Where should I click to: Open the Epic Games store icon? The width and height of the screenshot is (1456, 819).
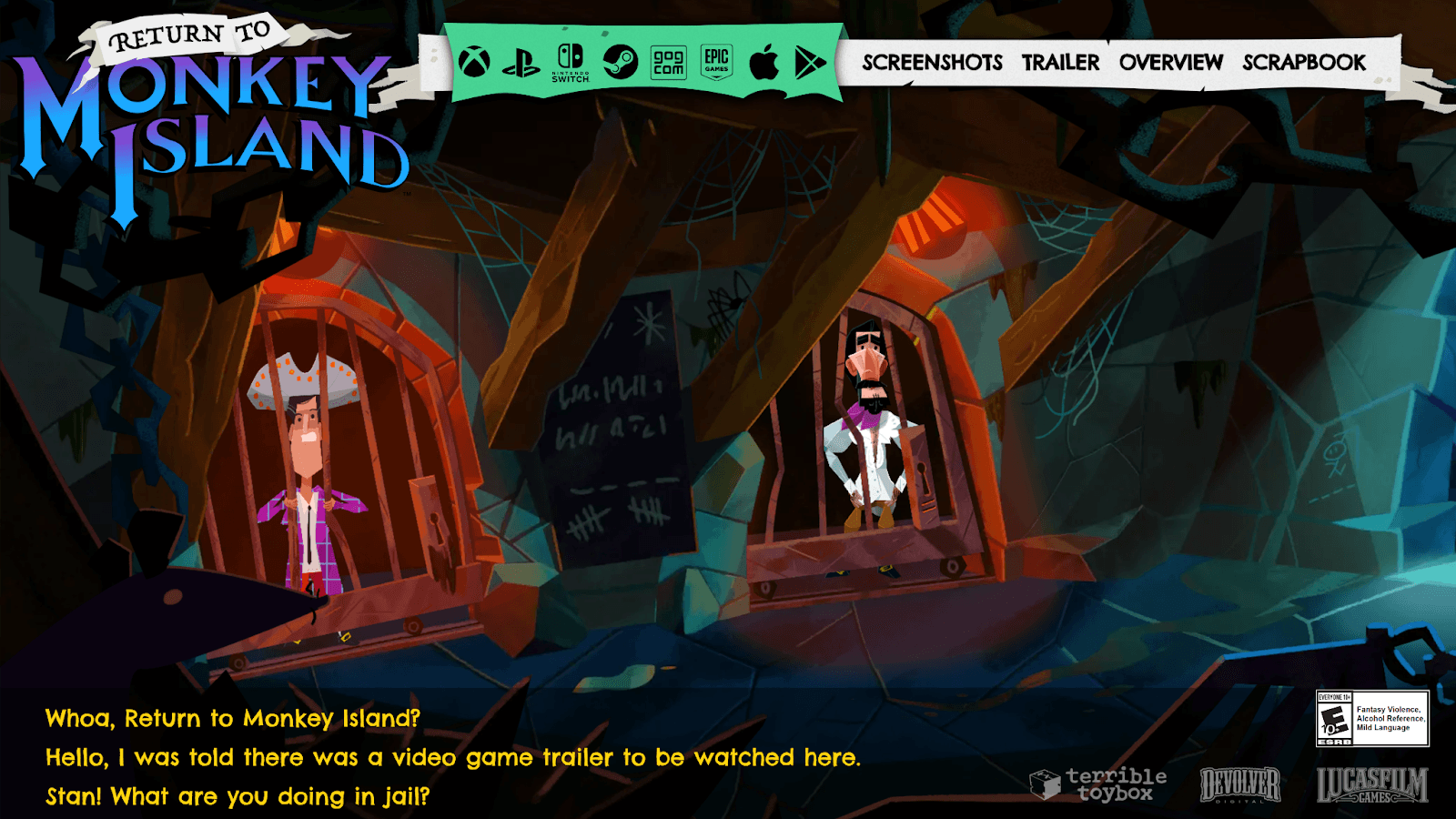[717, 60]
